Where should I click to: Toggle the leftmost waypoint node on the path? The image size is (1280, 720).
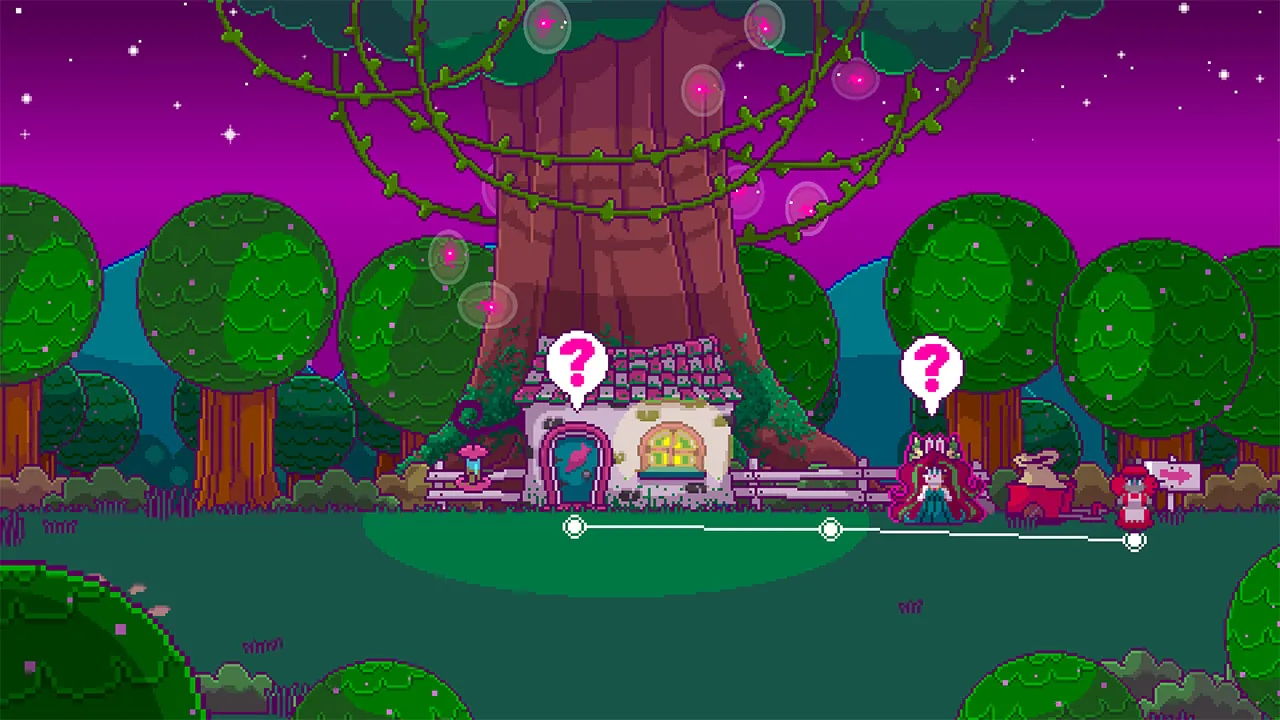pos(574,527)
